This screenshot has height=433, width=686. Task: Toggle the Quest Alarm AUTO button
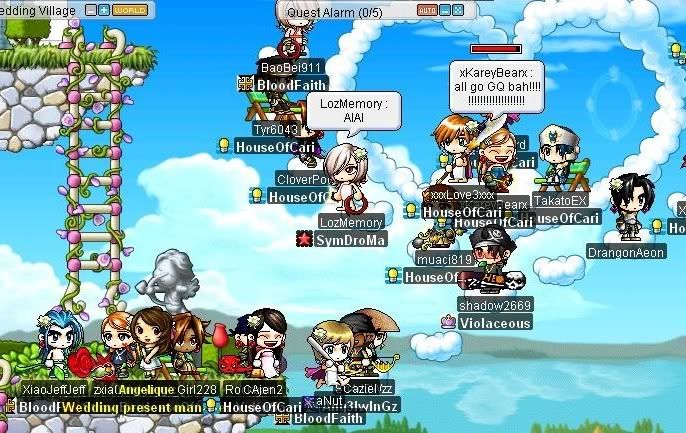[427, 10]
